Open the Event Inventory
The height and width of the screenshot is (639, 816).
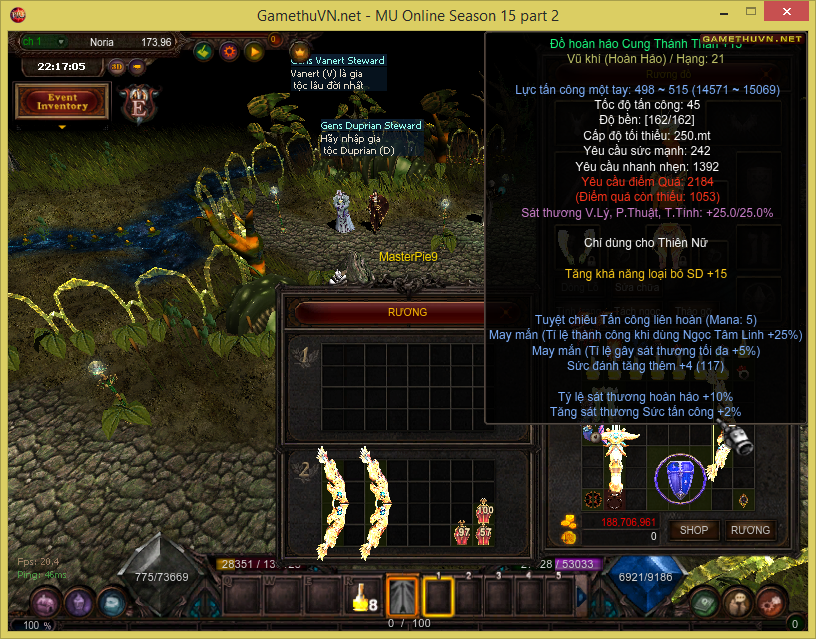pyautogui.click(x=62, y=101)
